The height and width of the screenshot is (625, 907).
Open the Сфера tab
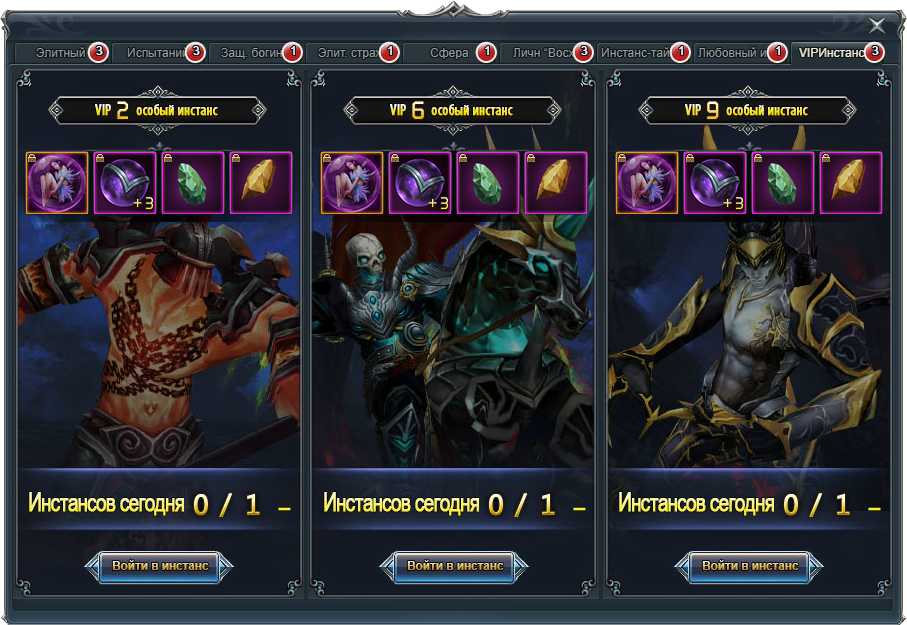[x=450, y=53]
